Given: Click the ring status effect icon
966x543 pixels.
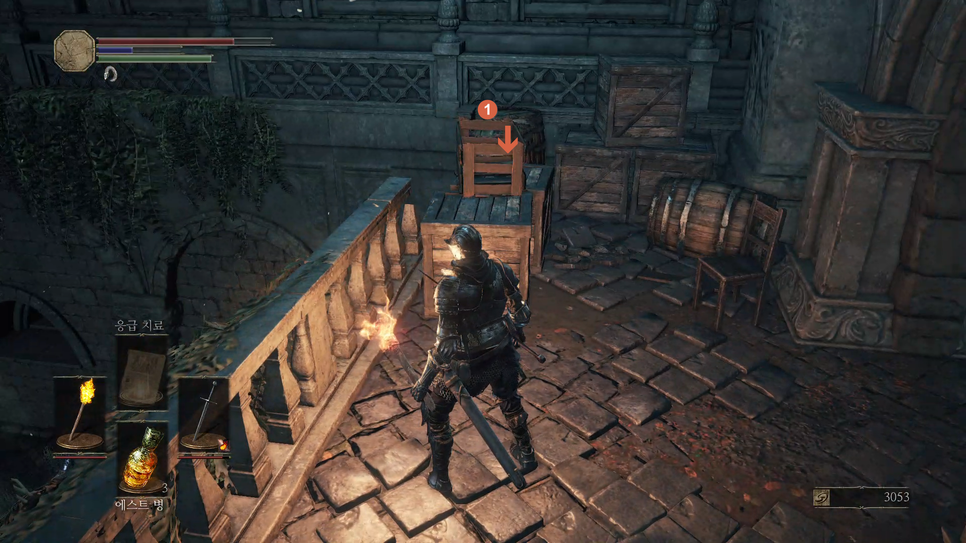Looking at the screenshot, I should click(110, 74).
